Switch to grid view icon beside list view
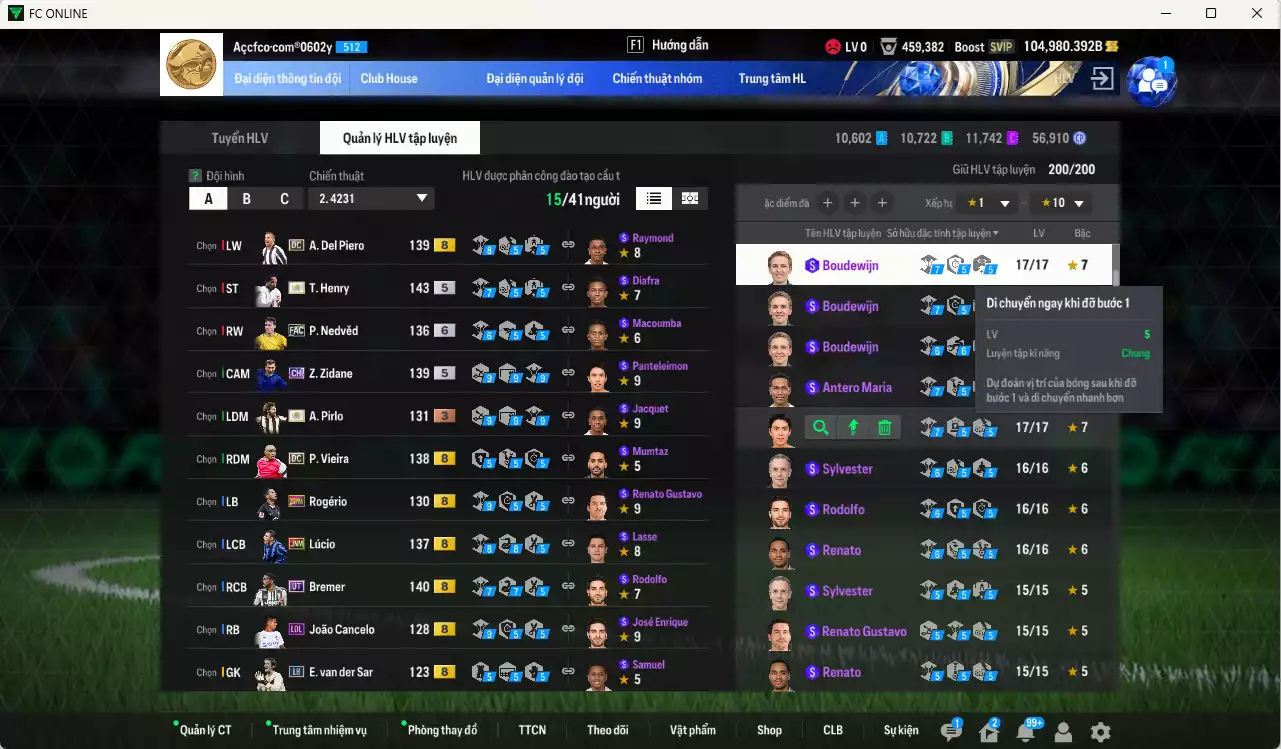The image size is (1281, 749). [x=690, y=198]
